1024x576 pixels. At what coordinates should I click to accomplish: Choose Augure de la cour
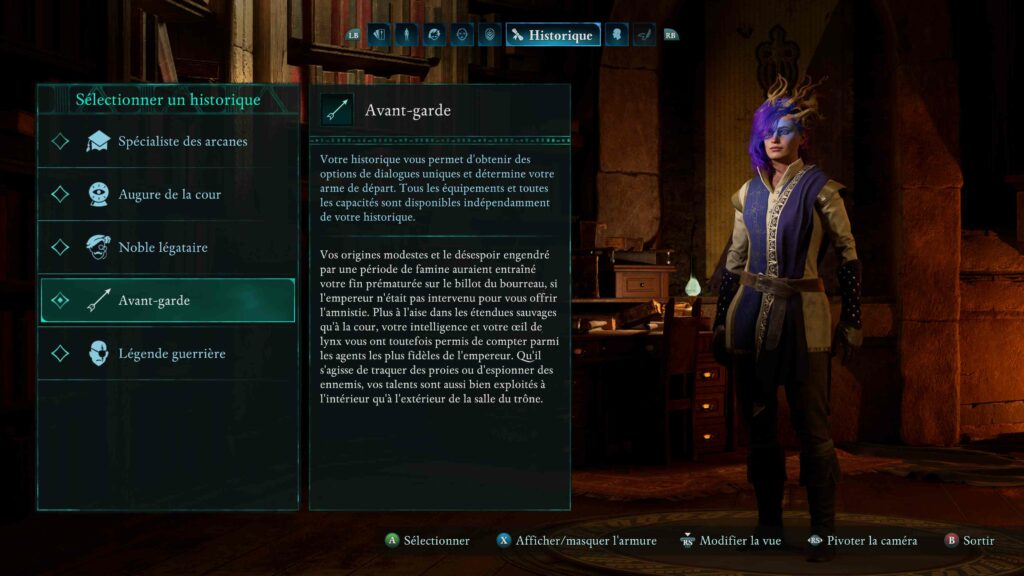pos(168,195)
